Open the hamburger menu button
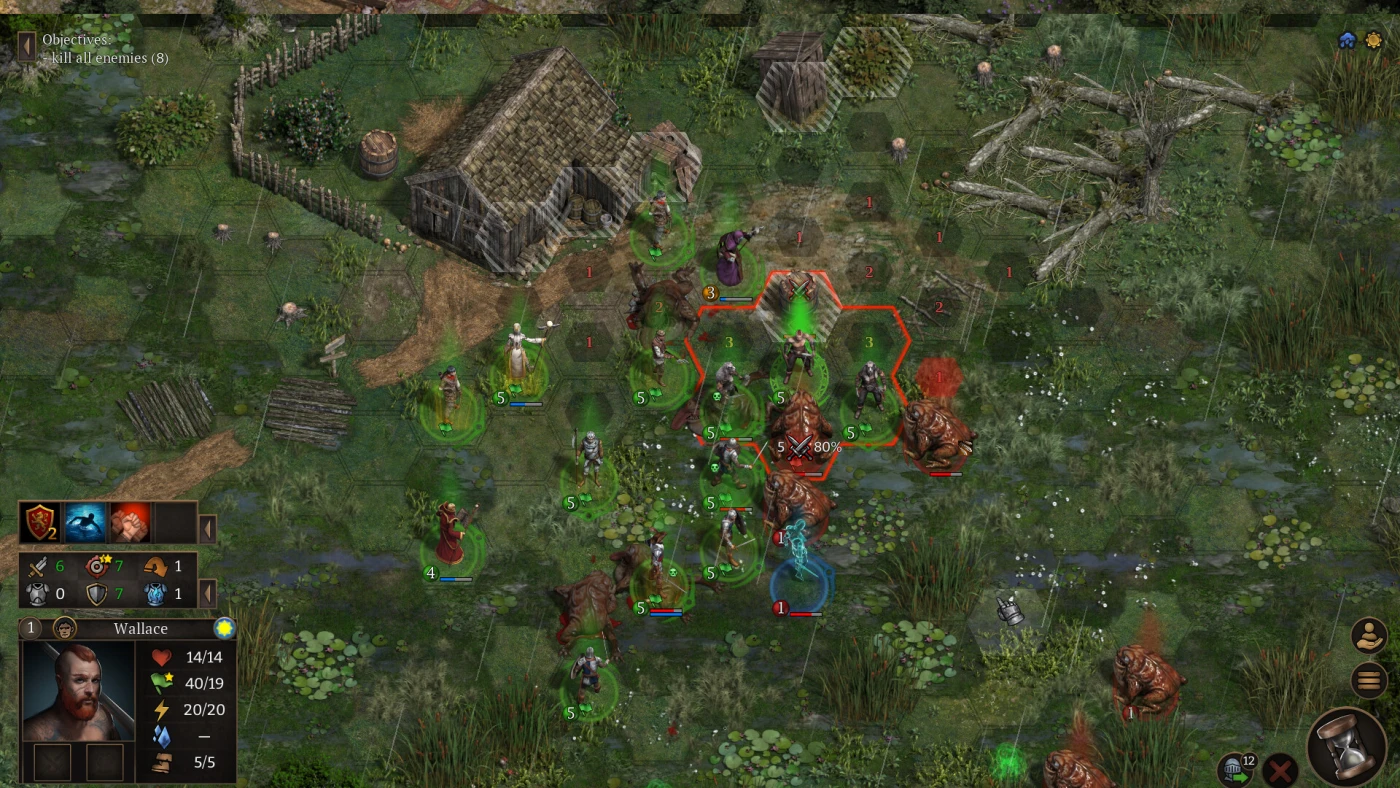Viewport: 1400px width, 788px height. pyautogui.click(x=1368, y=680)
